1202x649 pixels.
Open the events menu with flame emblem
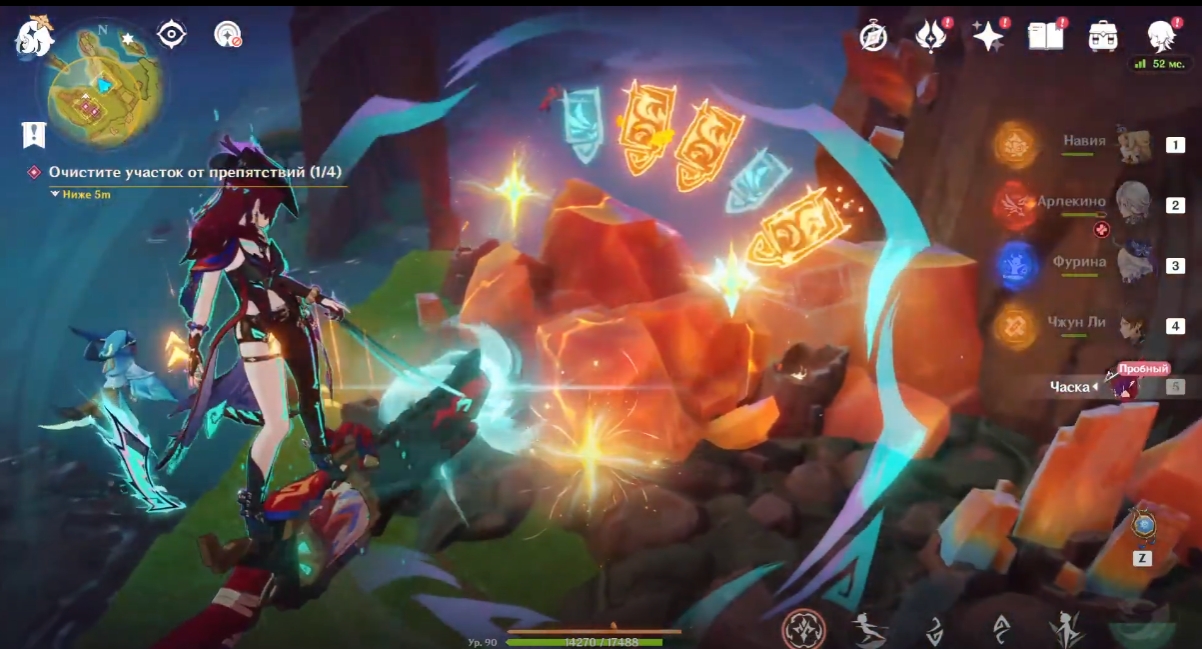931,37
